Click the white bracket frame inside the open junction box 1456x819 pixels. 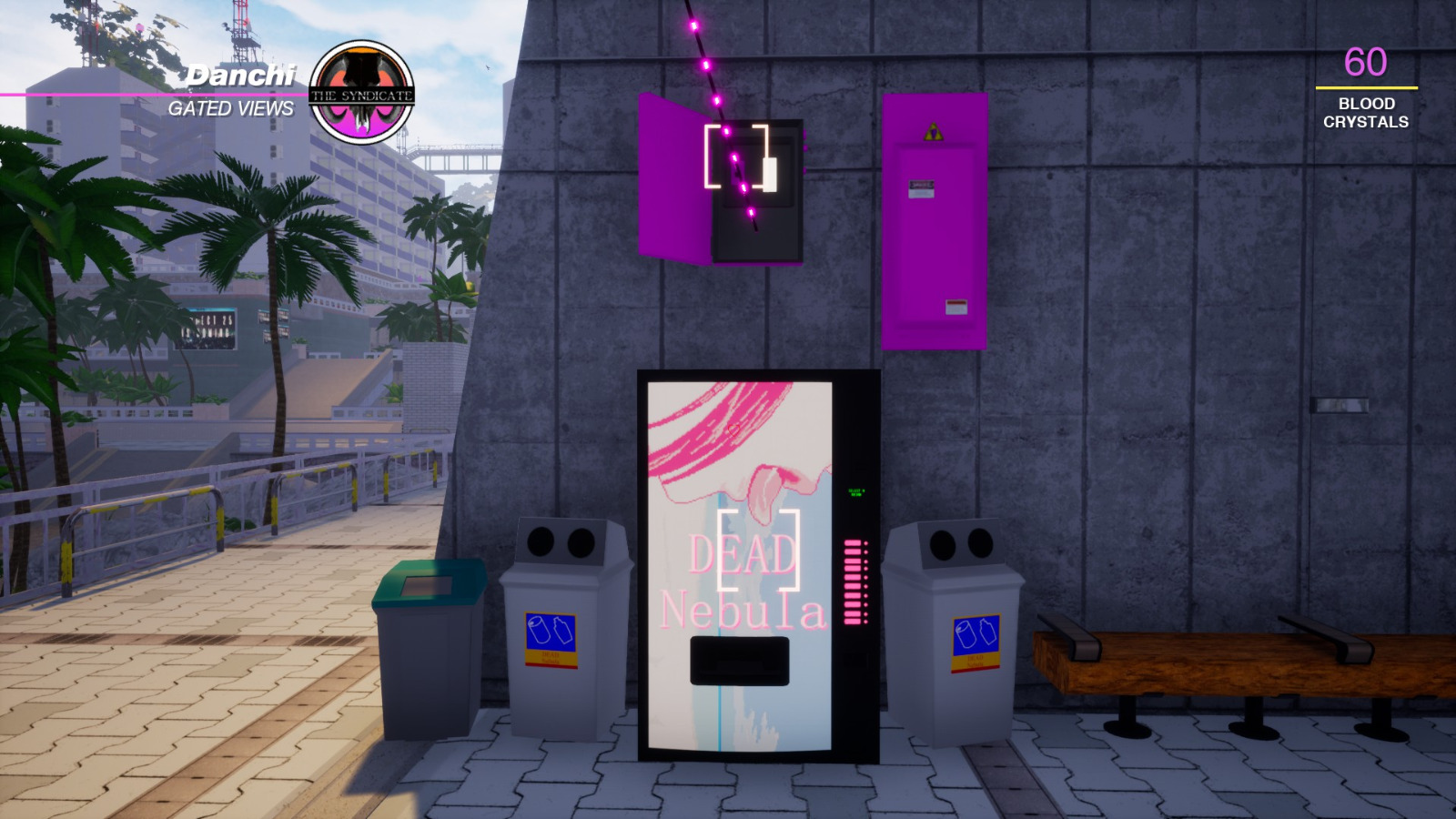pos(743,159)
